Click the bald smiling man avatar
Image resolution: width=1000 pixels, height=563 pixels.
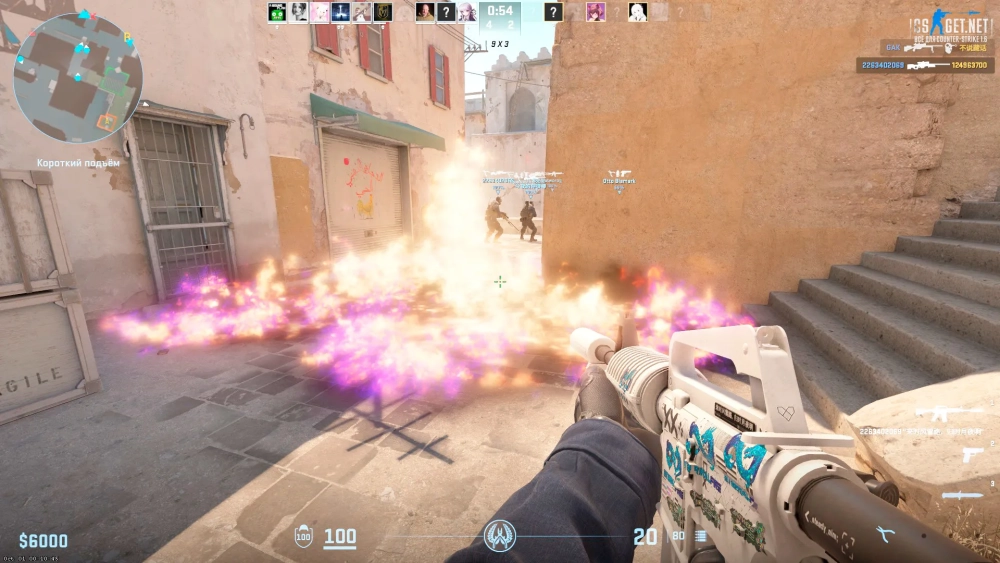[x=425, y=12]
